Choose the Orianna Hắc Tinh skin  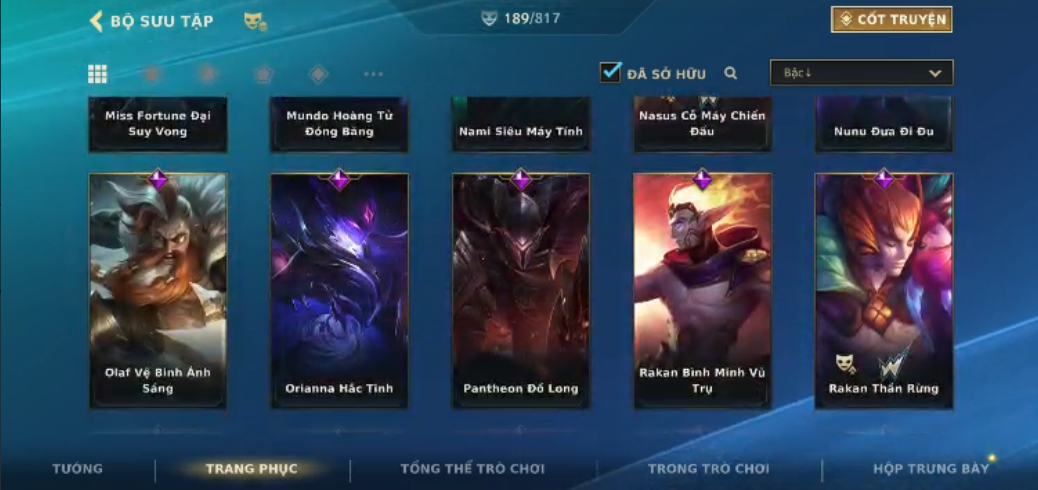point(339,290)
